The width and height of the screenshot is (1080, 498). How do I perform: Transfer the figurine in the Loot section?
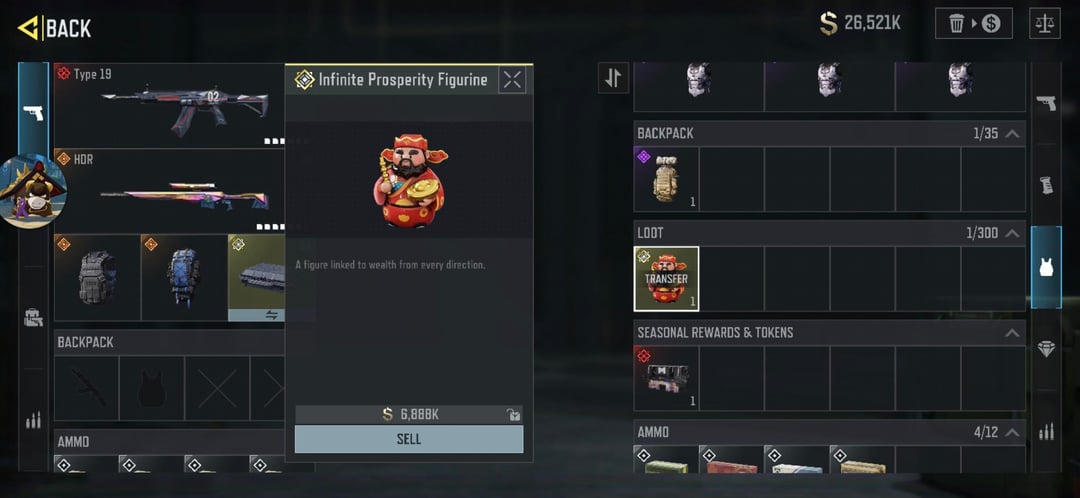coord(666,279)
